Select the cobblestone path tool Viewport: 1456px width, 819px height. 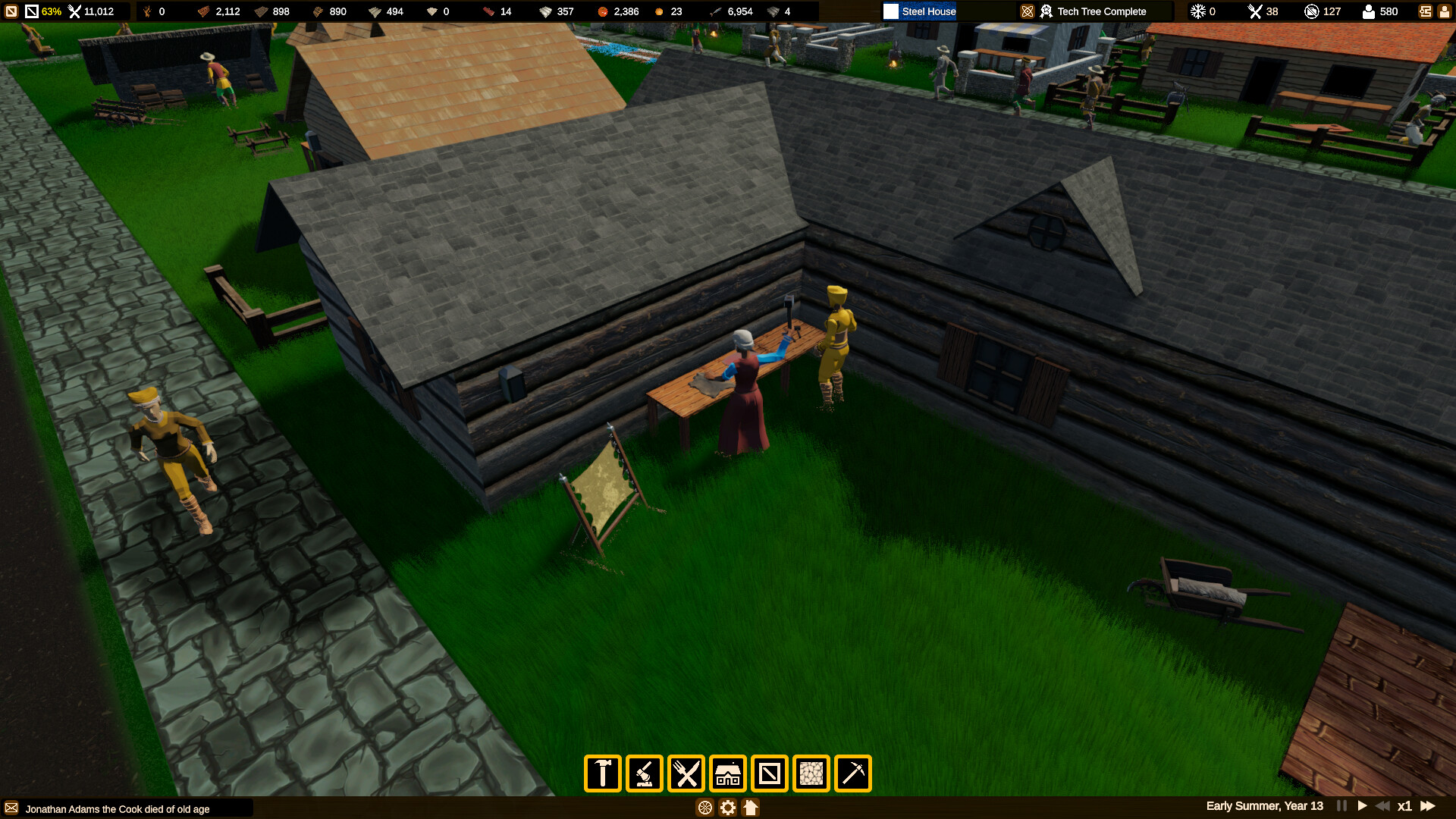click(812, 773)
